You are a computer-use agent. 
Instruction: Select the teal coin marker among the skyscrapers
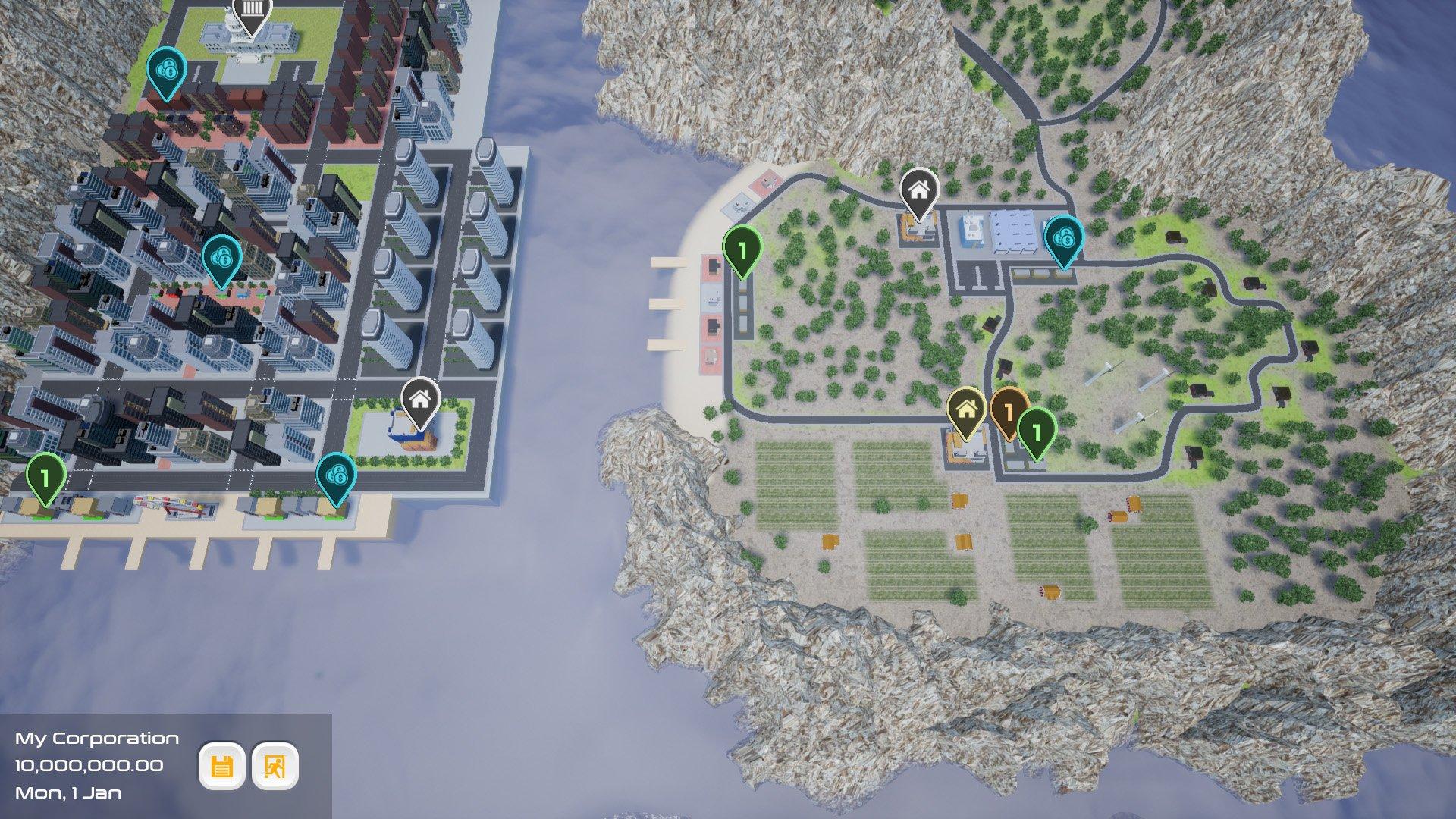pyautogui.click(x=221, y=259)
